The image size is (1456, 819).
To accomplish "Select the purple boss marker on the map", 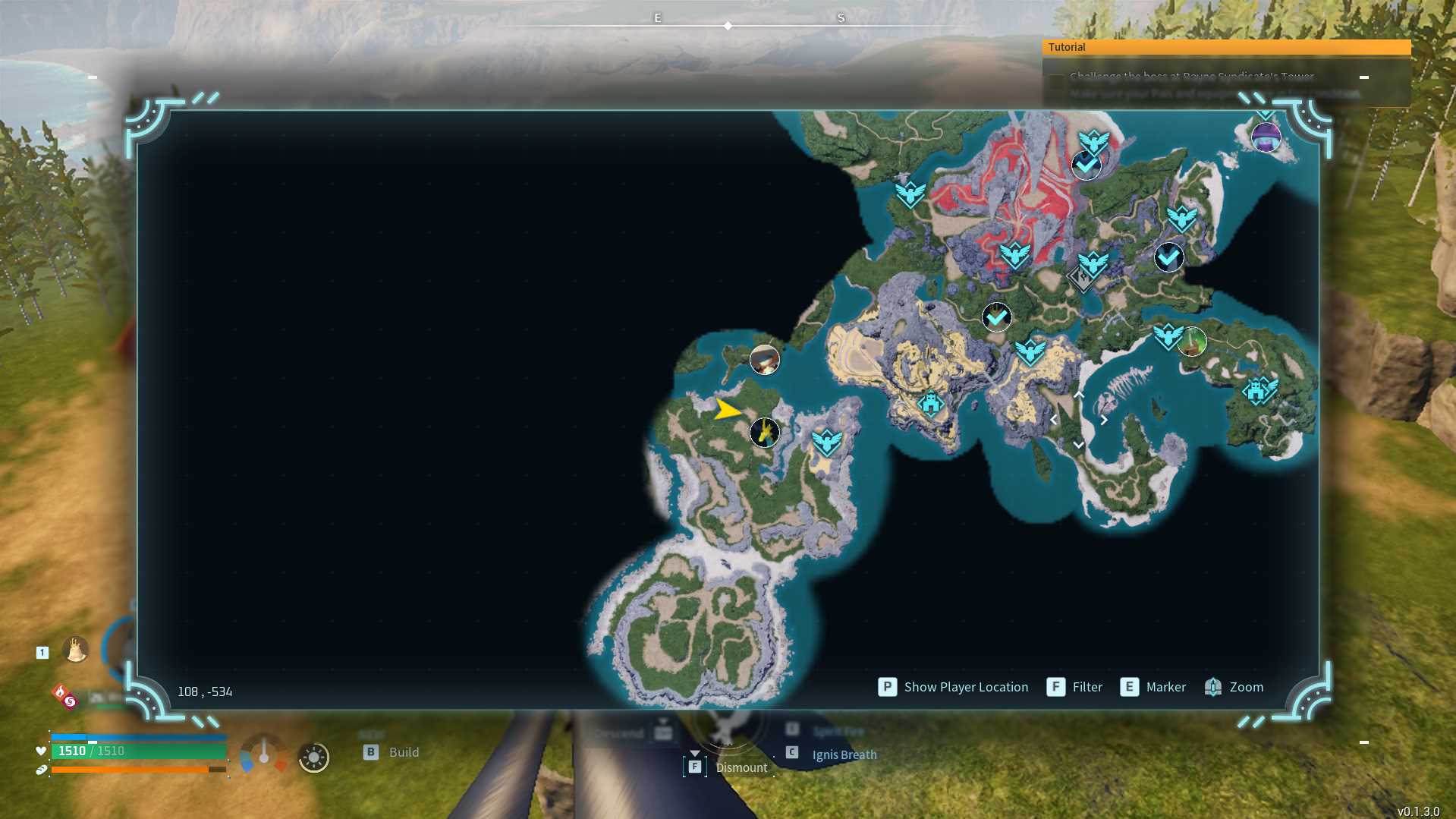I will tap(1266, 137).
